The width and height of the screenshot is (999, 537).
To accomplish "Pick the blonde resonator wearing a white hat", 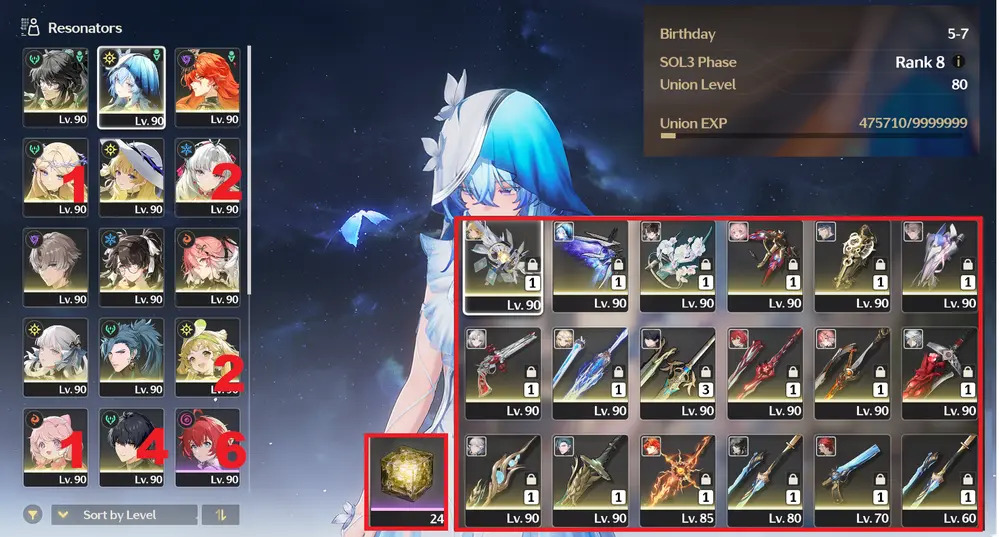I will click(x=131, y=177).
